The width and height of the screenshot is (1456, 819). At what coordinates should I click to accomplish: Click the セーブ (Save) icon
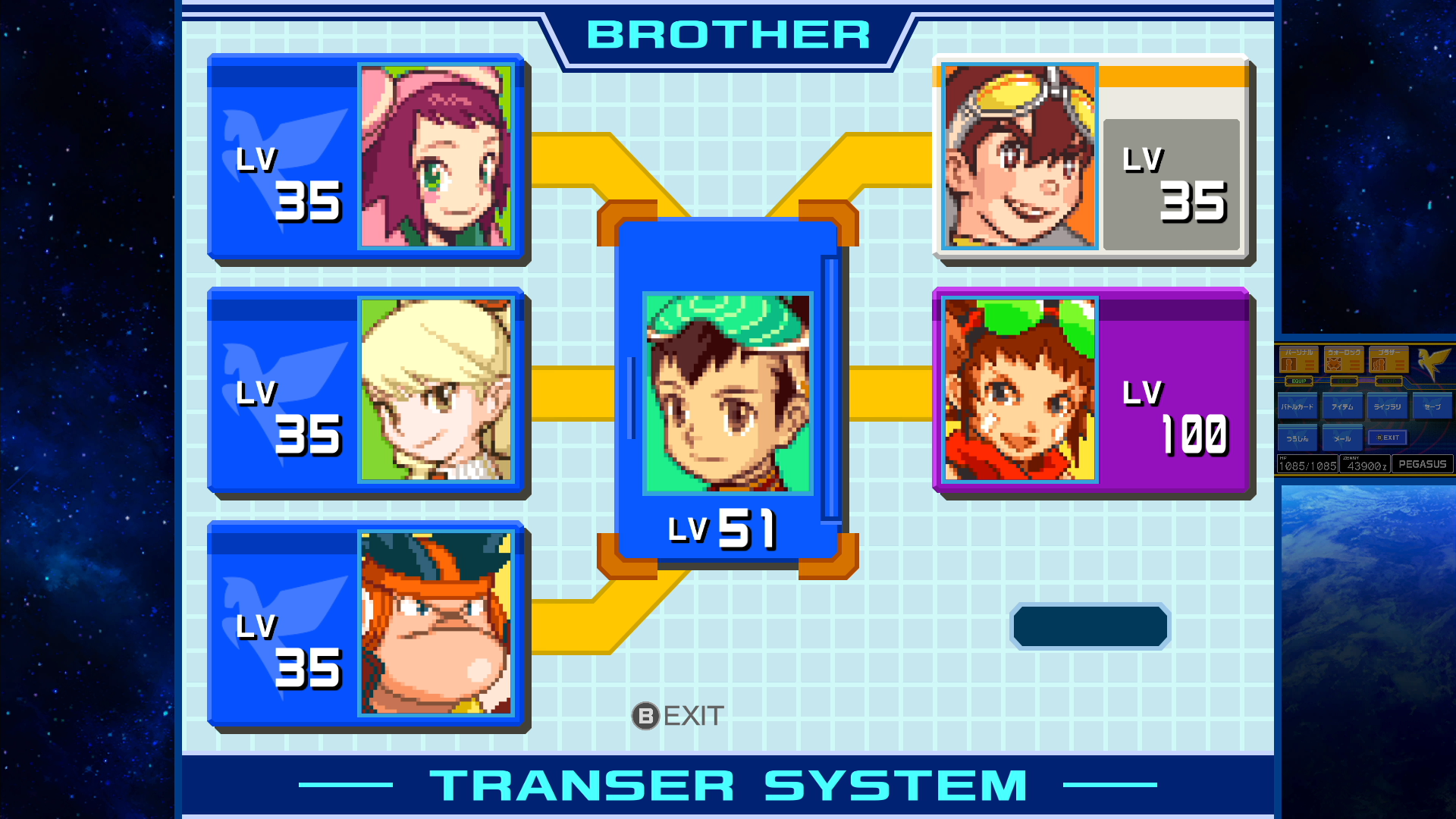(x=1432, y=406)
